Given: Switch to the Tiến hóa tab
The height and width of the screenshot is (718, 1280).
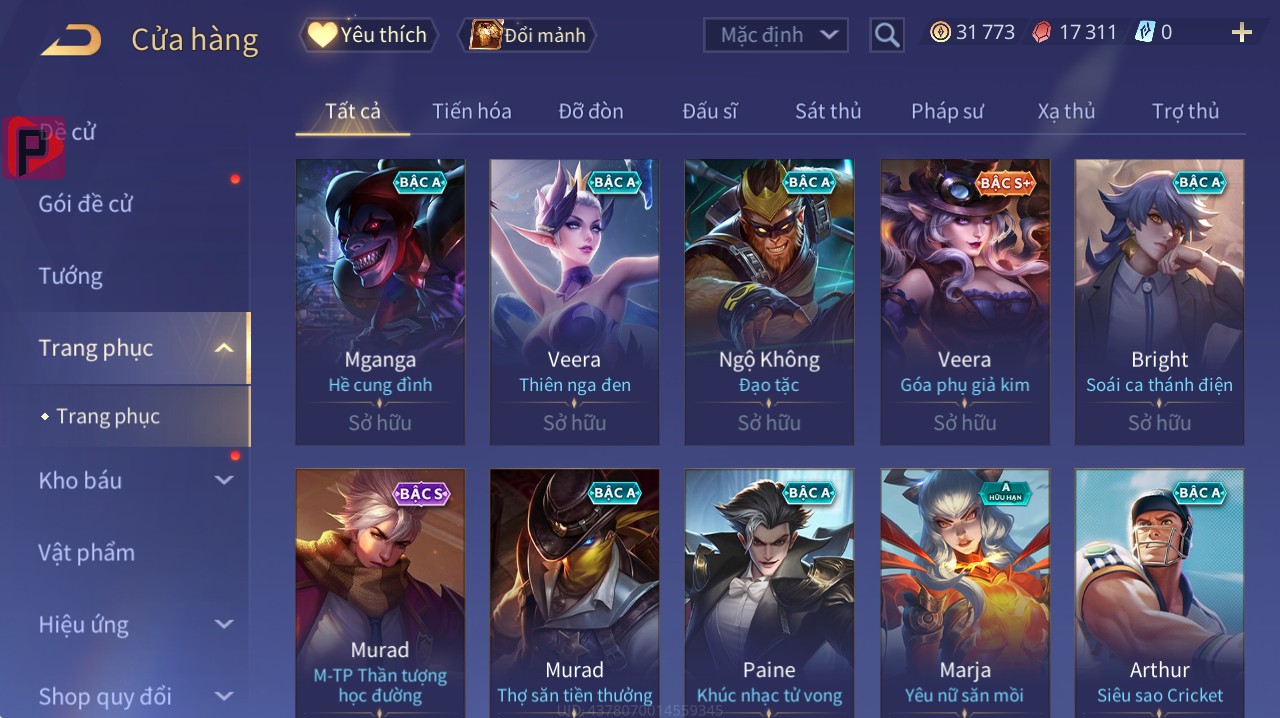Looking at the screenshot, I should pos(471,111).
